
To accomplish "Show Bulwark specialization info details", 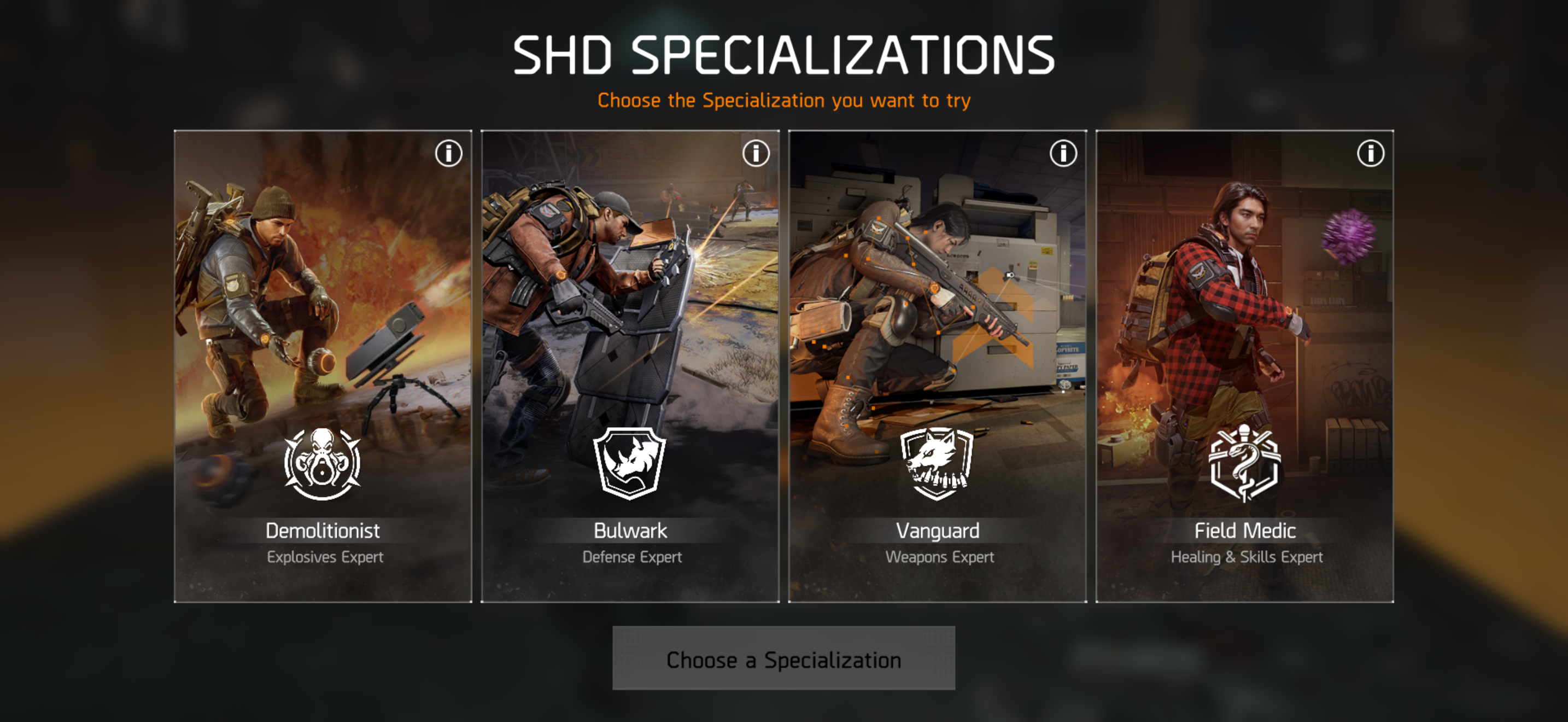I will point(756,153).
